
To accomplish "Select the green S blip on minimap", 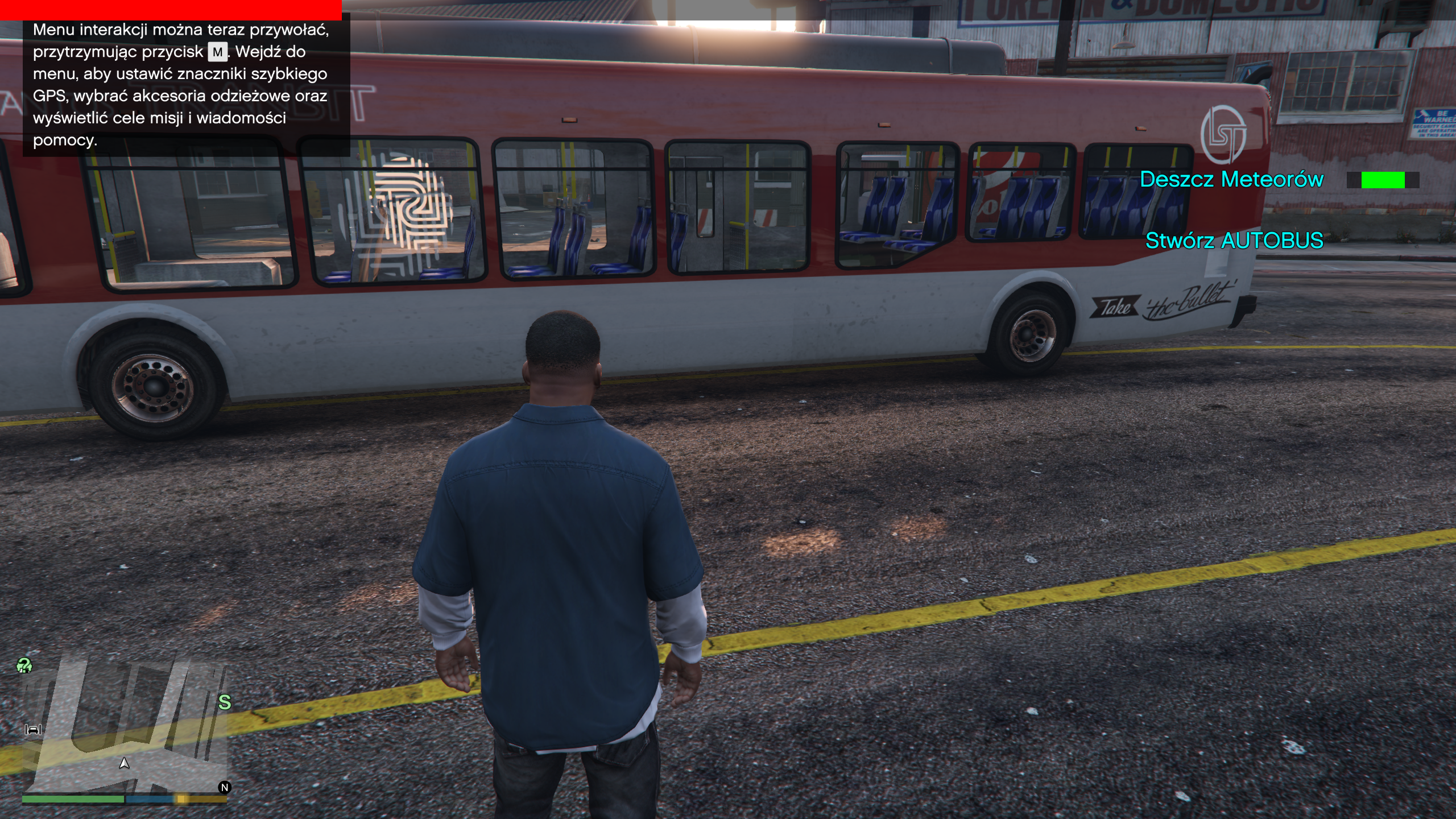I will pyautogui.click(x=225, y=703).
